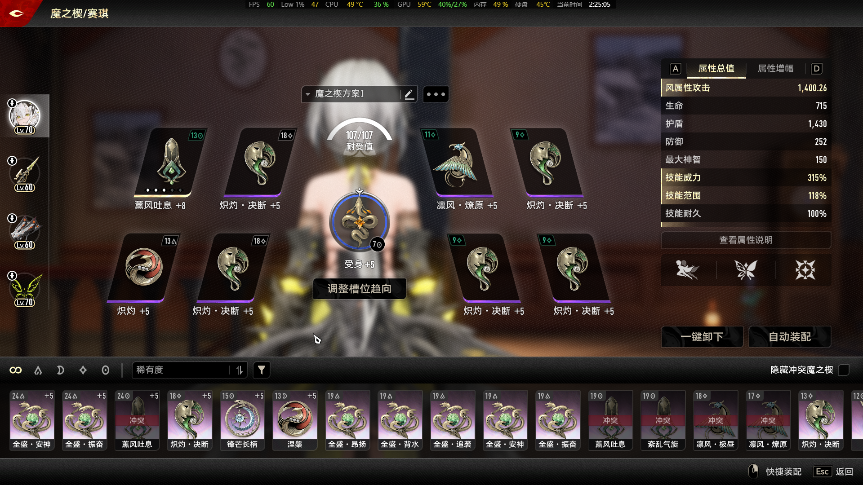The height and width of the screenshot is (485, 863).
Task: Edit the loadout name with the pencil icon
Action: tap(408, 94)
